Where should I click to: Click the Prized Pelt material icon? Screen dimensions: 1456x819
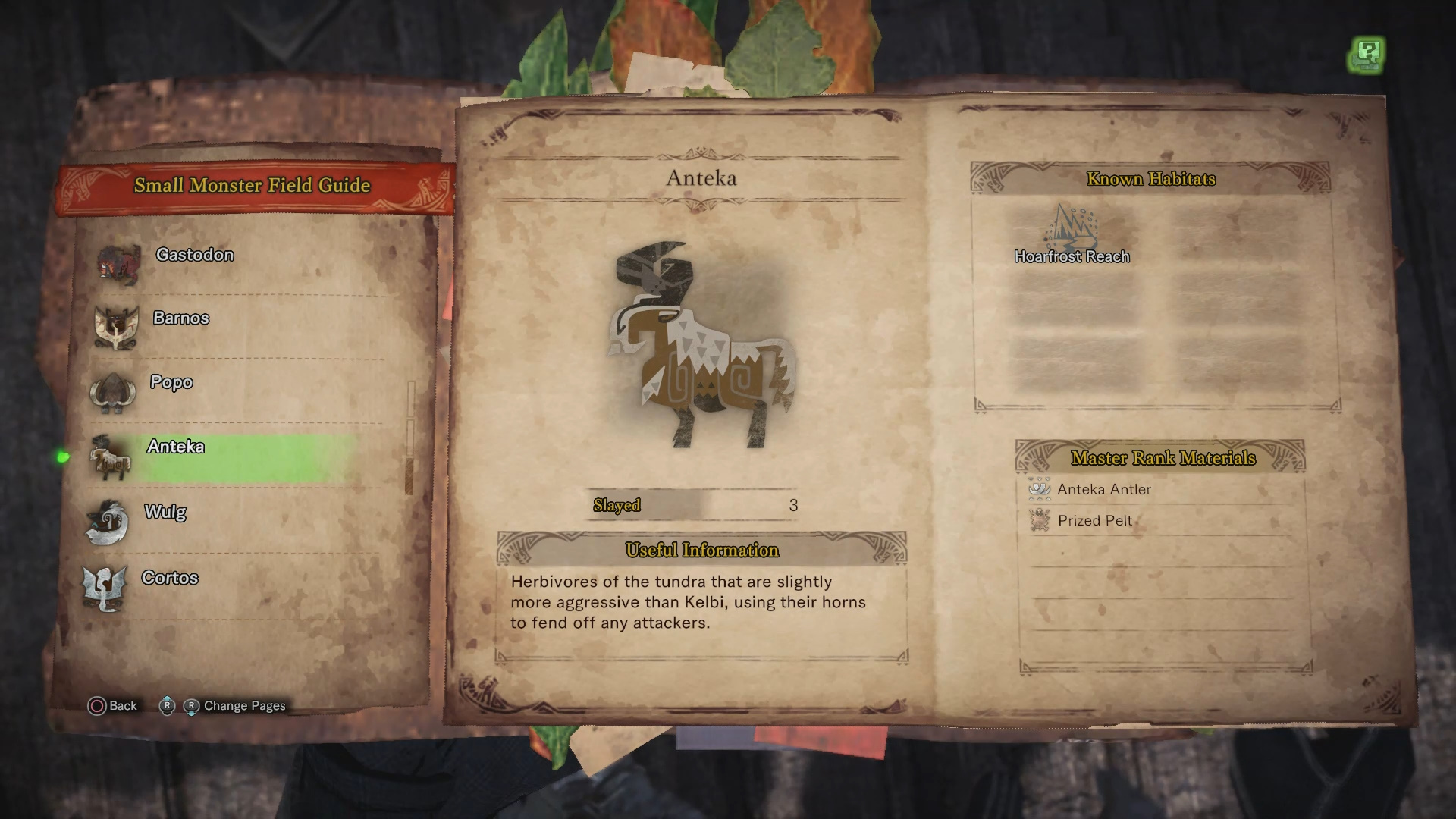1040,520
